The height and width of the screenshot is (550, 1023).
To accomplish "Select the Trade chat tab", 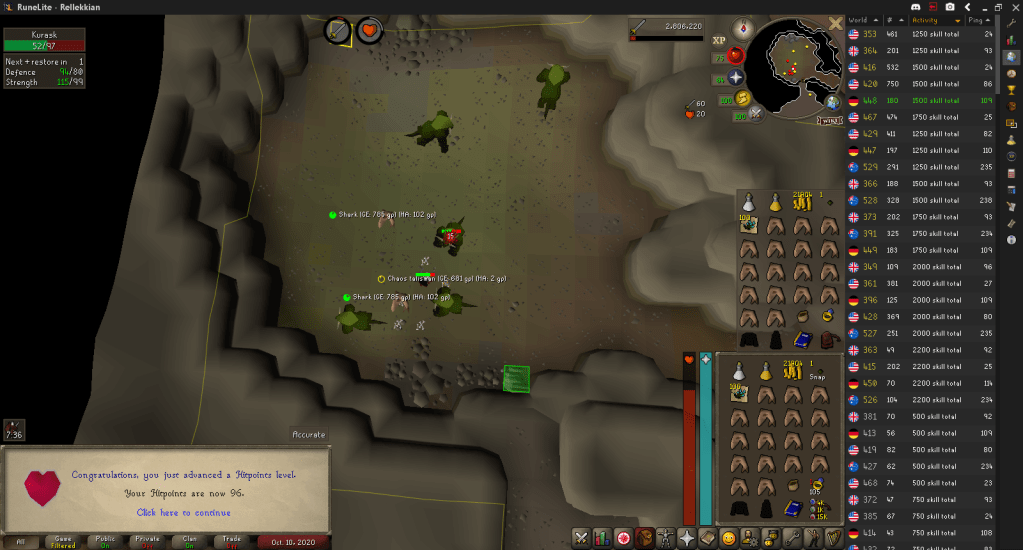I will tap(232, 542).
